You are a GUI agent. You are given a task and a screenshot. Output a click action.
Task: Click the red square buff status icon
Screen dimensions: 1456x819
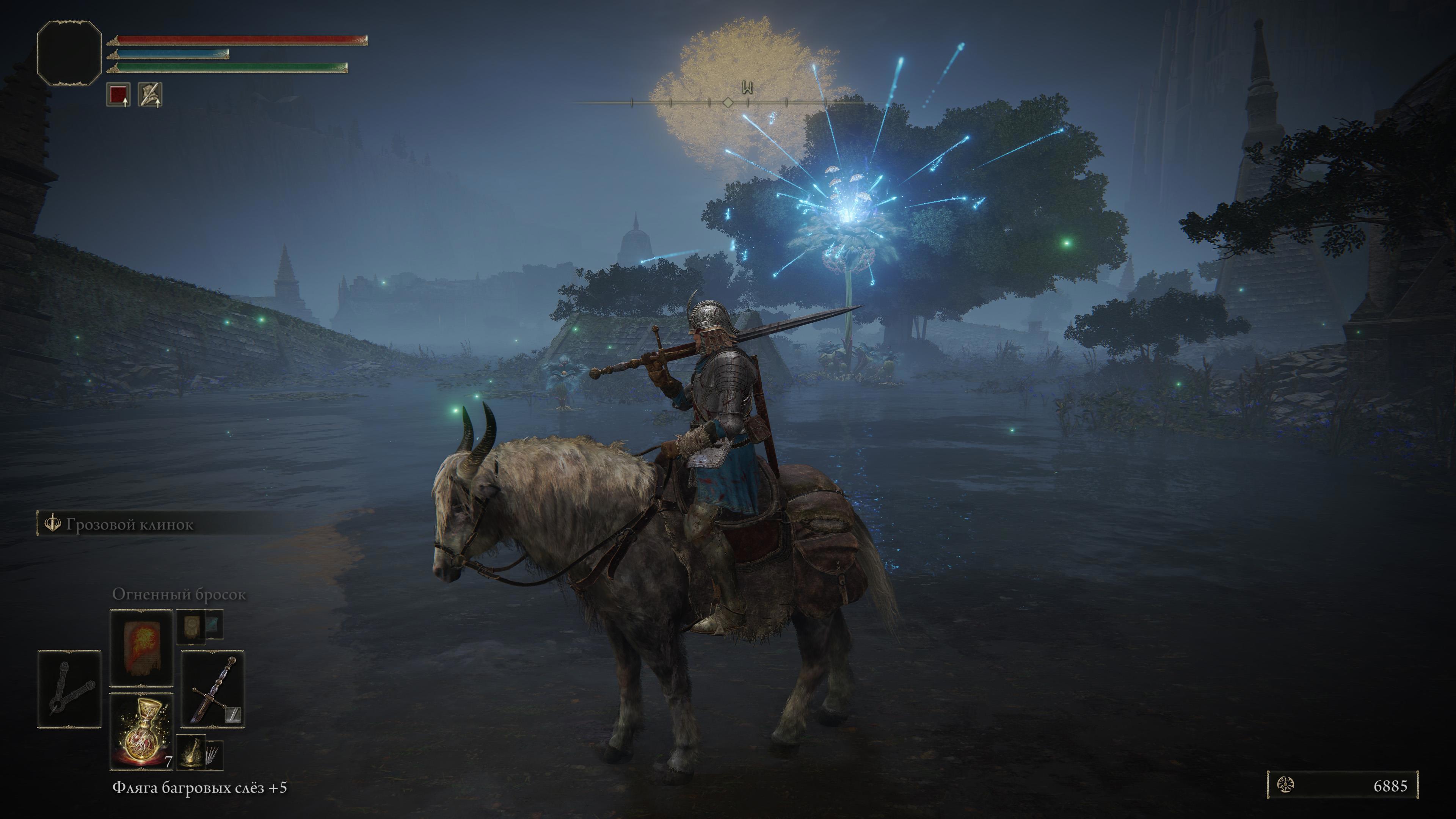coord(118,94)
